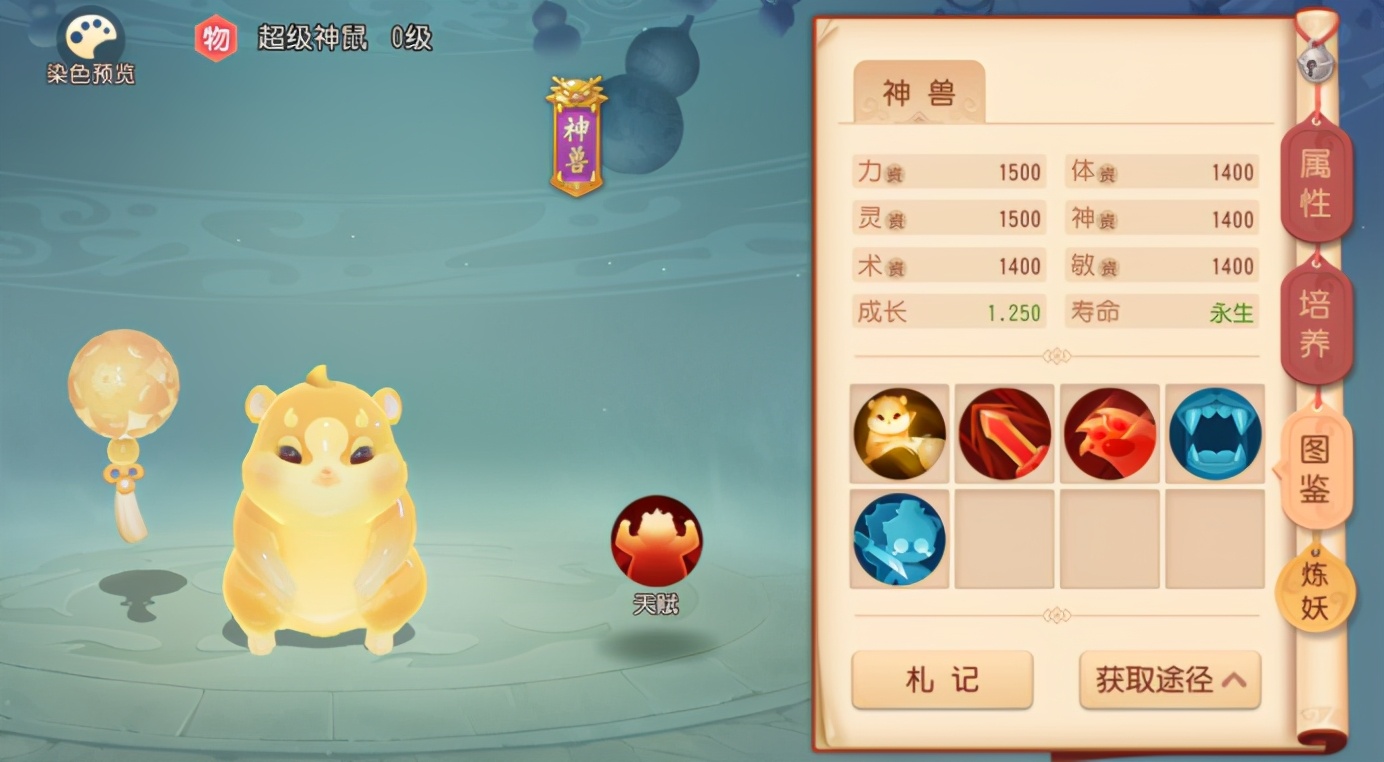The image size is (1384, 762).
Task: Click the 札记 notes button
Action: point(941,678)
